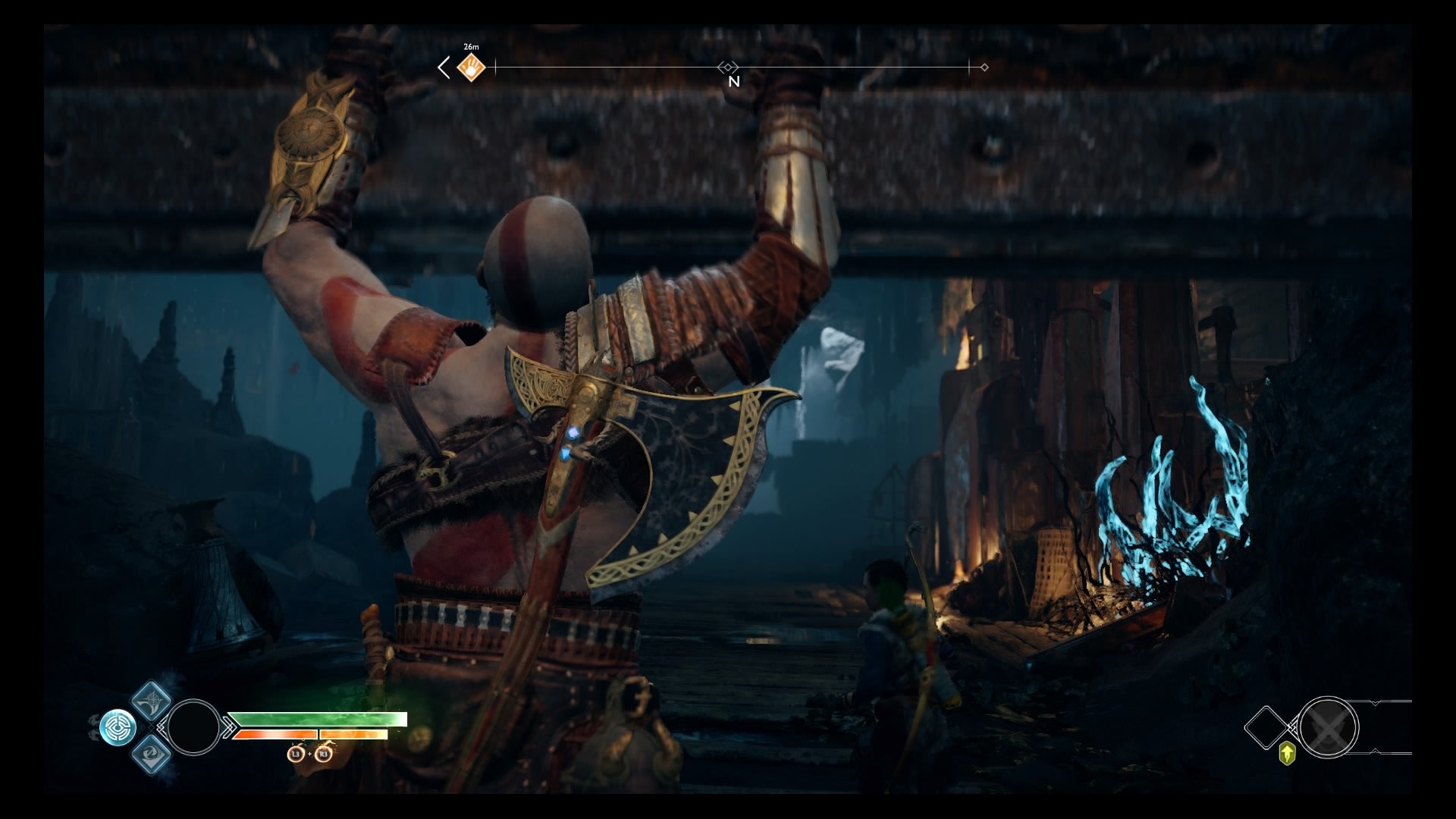The height and width of the screenshot is (819, 1456).
Task: Select the R3 stick prompt icon
Action: (x=323, y=755)
